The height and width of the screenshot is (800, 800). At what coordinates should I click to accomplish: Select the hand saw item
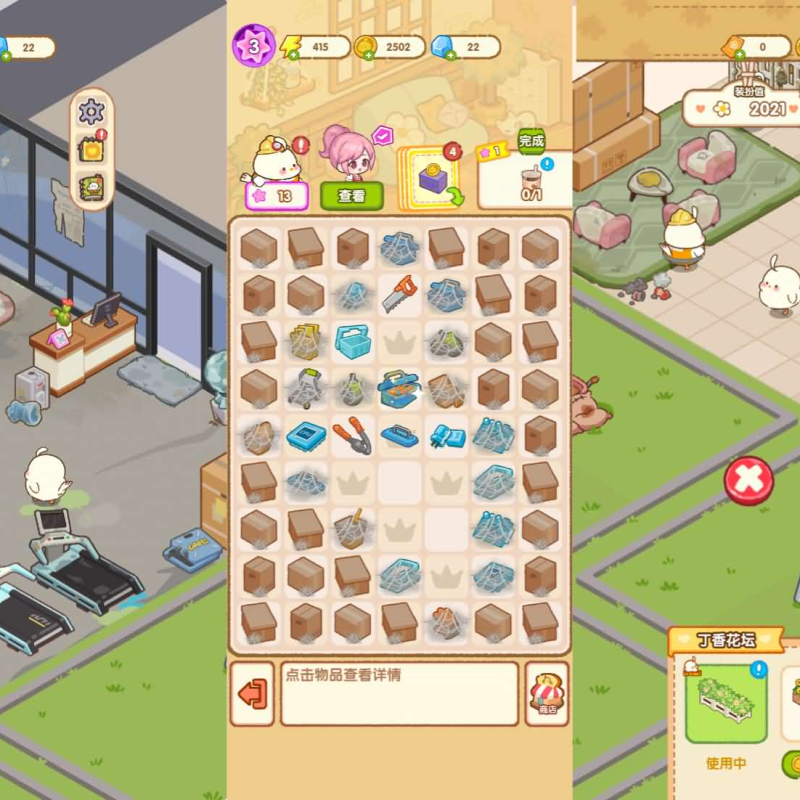(x=399, y=294)
